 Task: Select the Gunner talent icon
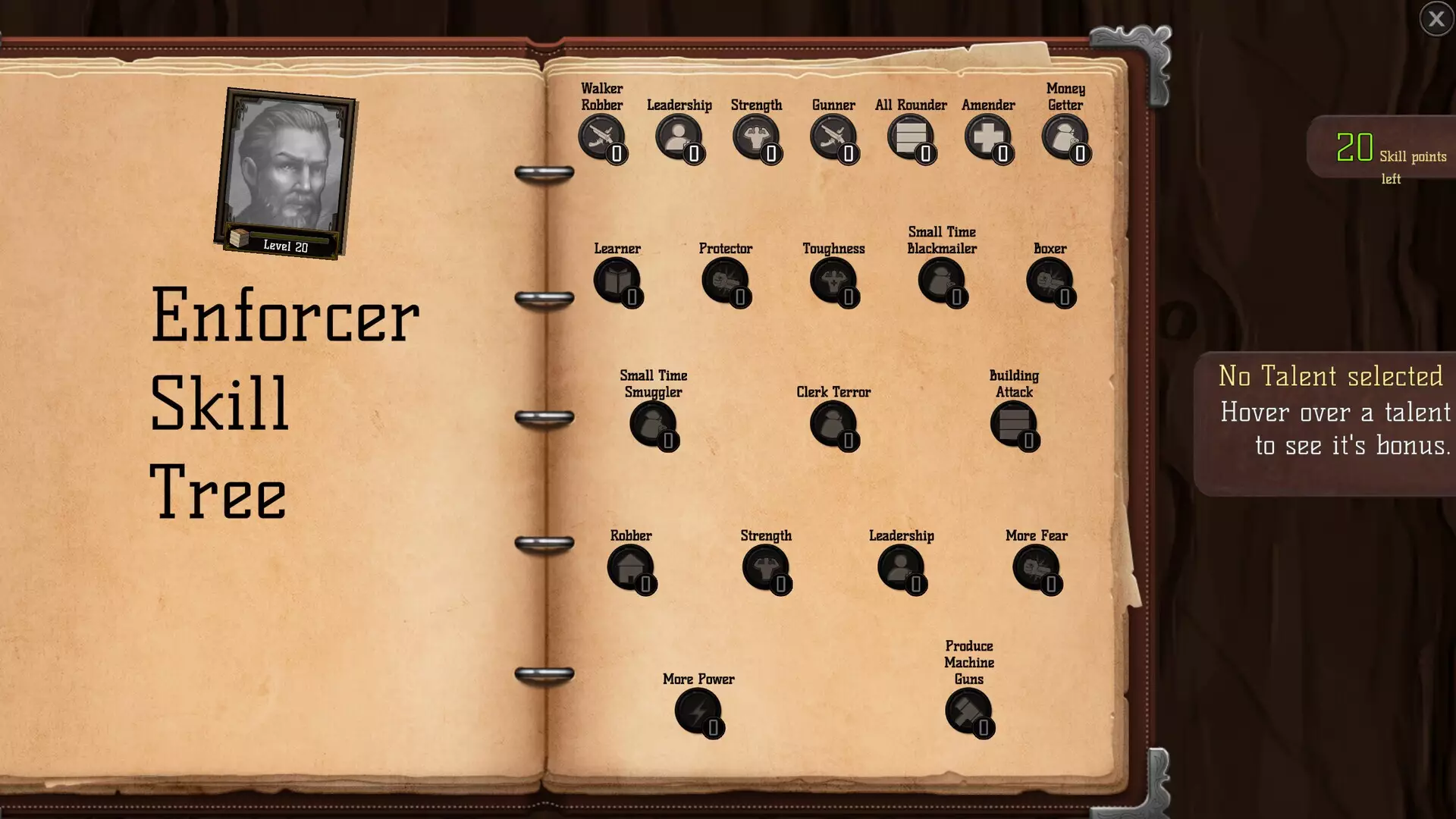833,138
